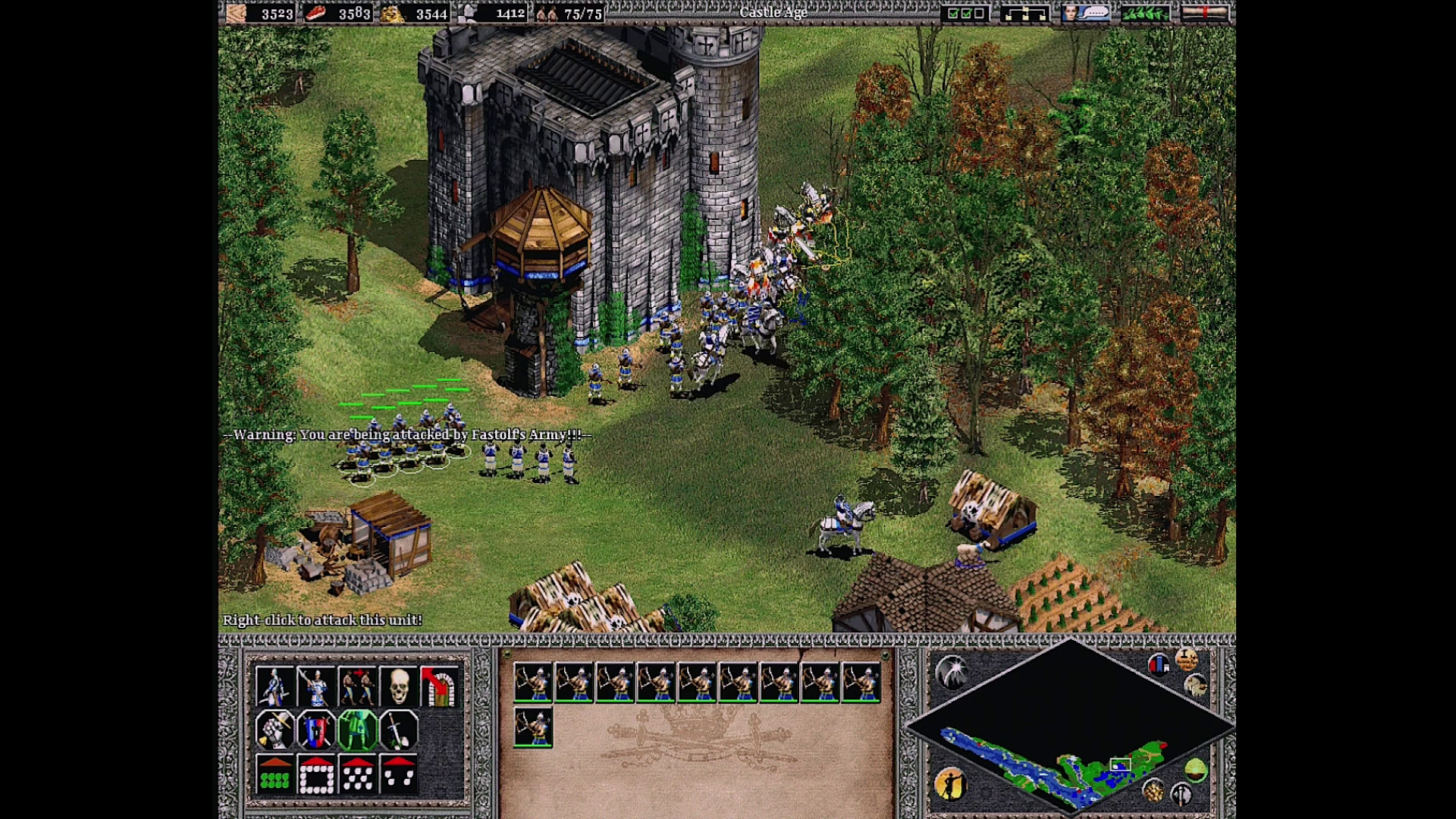Switch minimap to normal mode with green hill

coord(1195,770)
